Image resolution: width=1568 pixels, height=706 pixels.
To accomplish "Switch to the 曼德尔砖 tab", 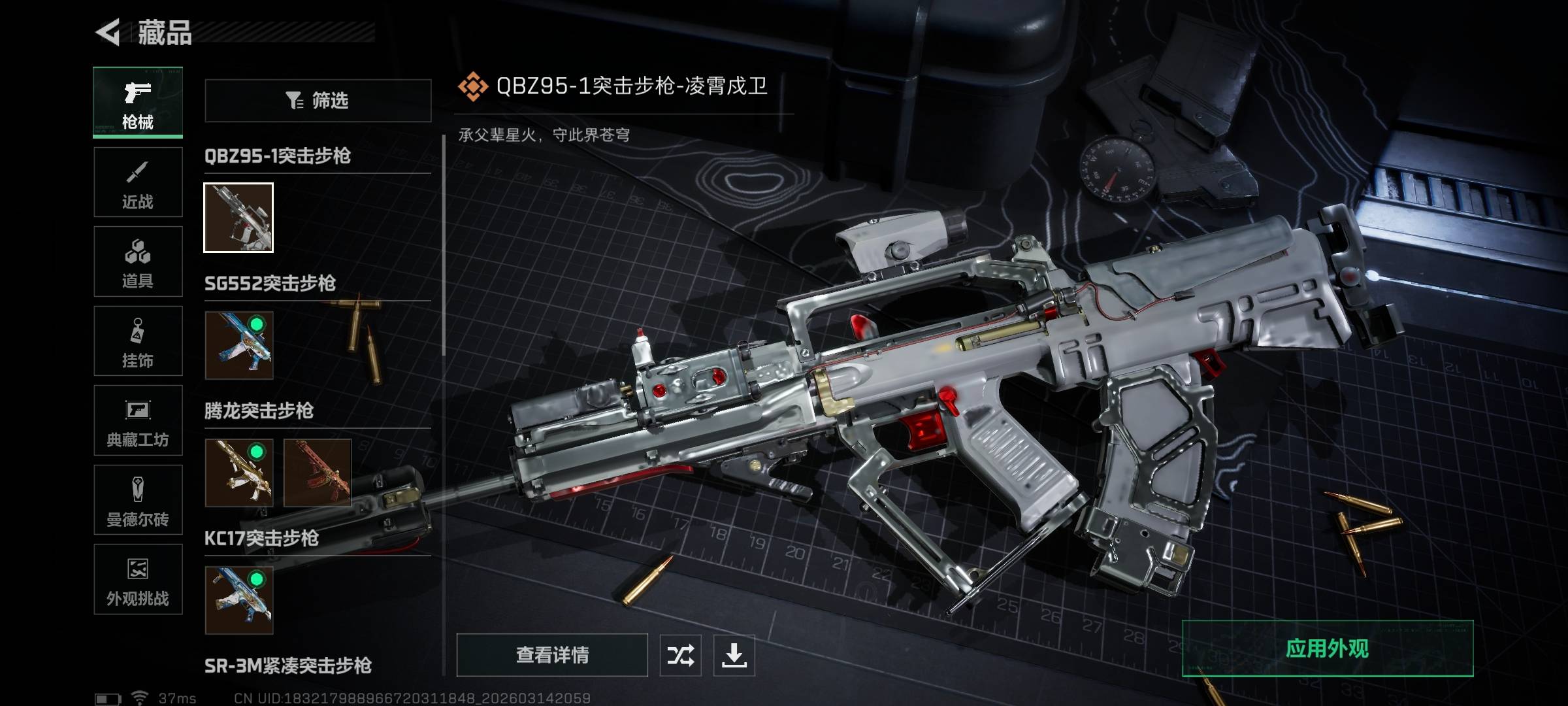I will click(138, 500).
